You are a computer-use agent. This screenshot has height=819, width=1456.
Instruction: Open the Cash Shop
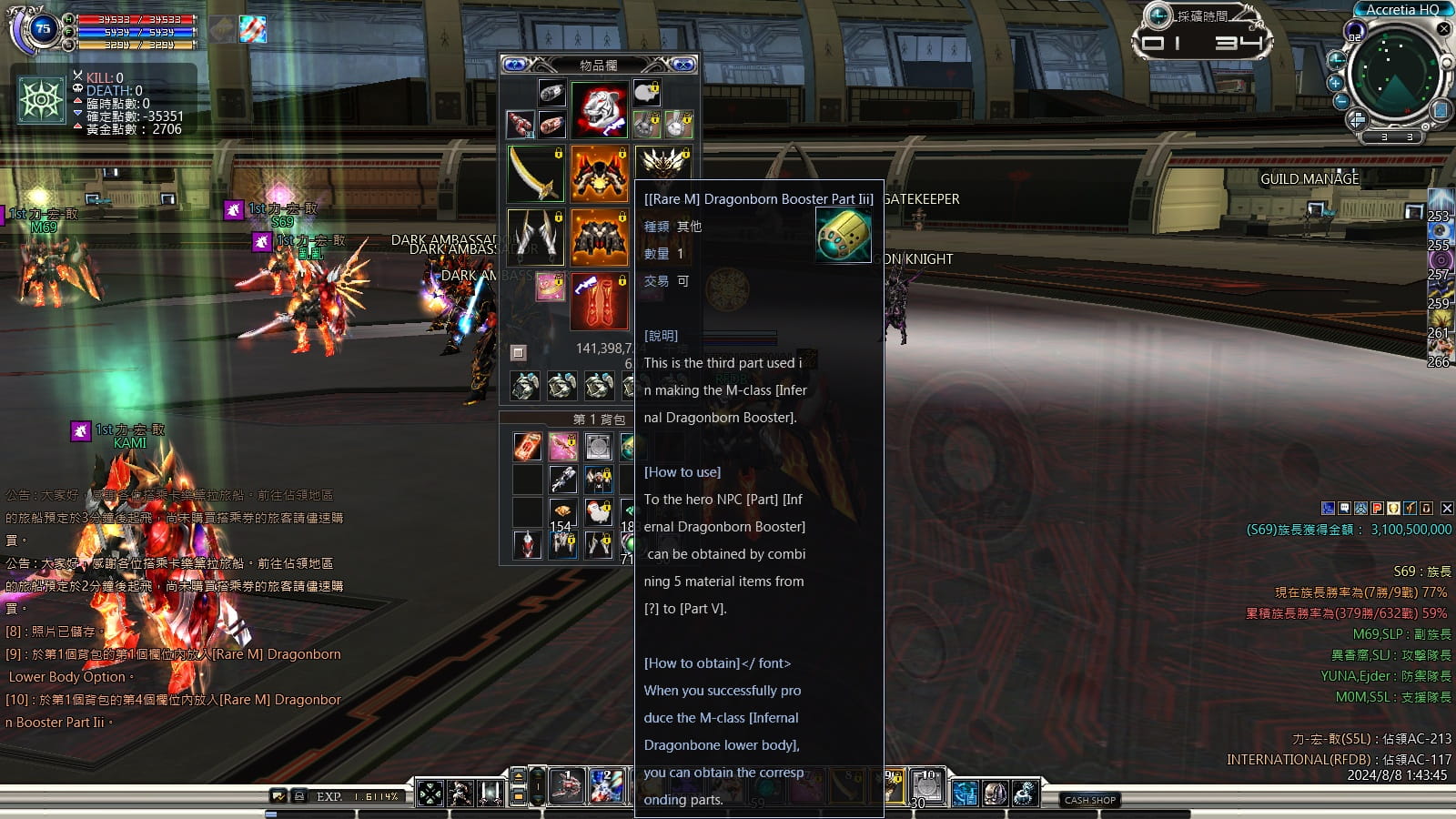coord(1089,800)
